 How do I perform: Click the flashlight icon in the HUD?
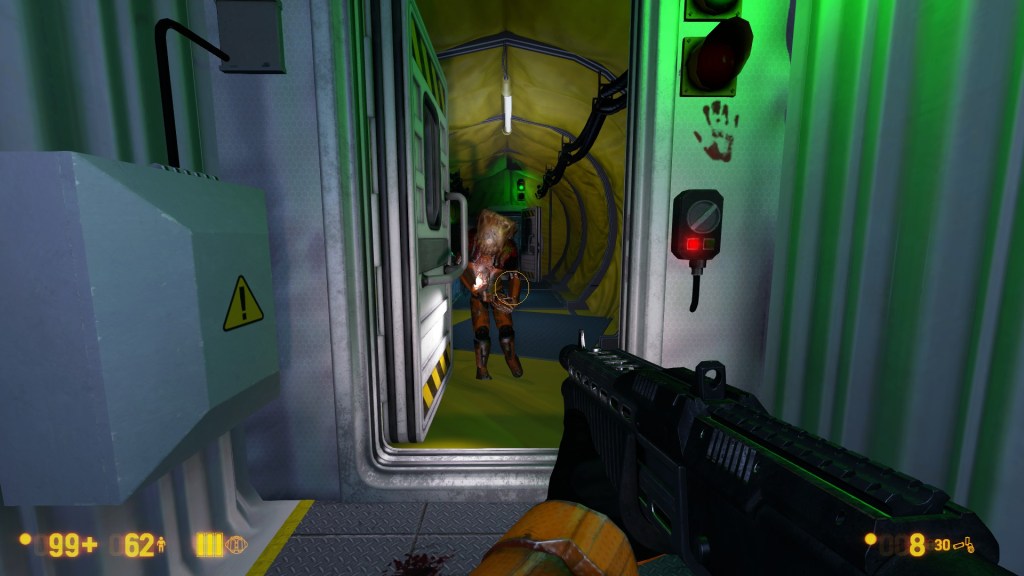(237, 545)
